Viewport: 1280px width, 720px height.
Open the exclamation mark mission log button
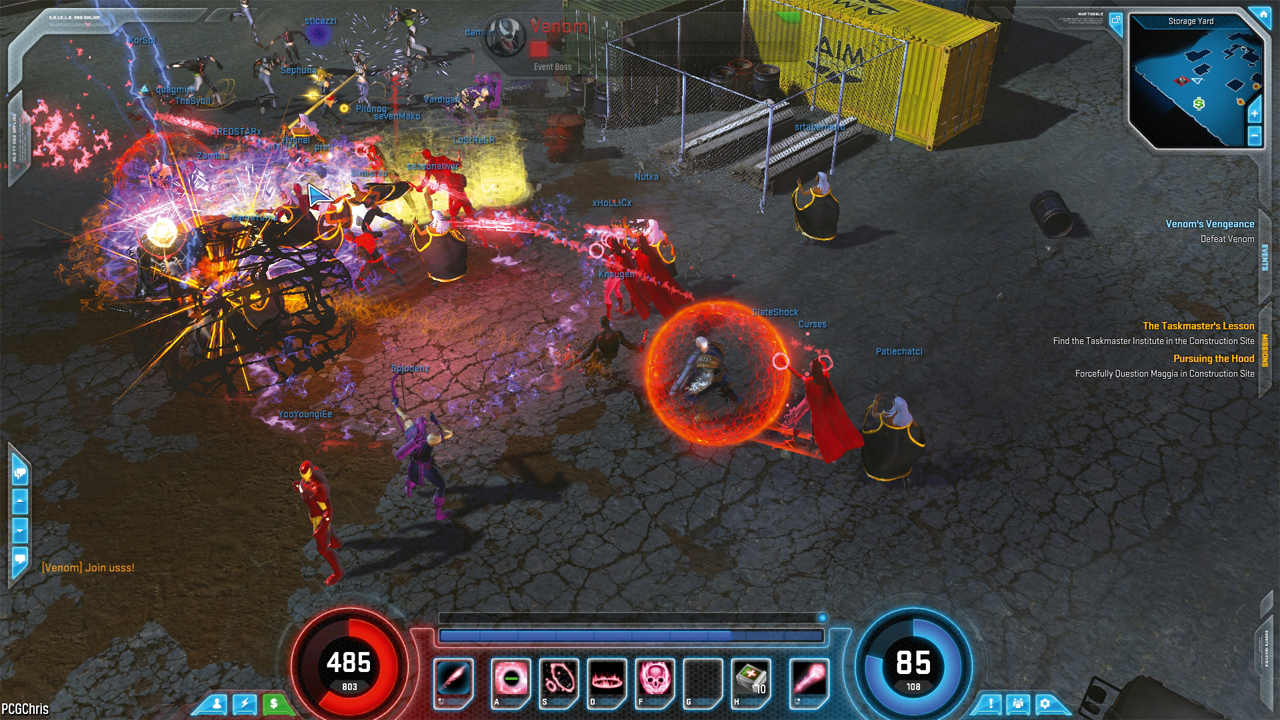[x=989, y=704]
